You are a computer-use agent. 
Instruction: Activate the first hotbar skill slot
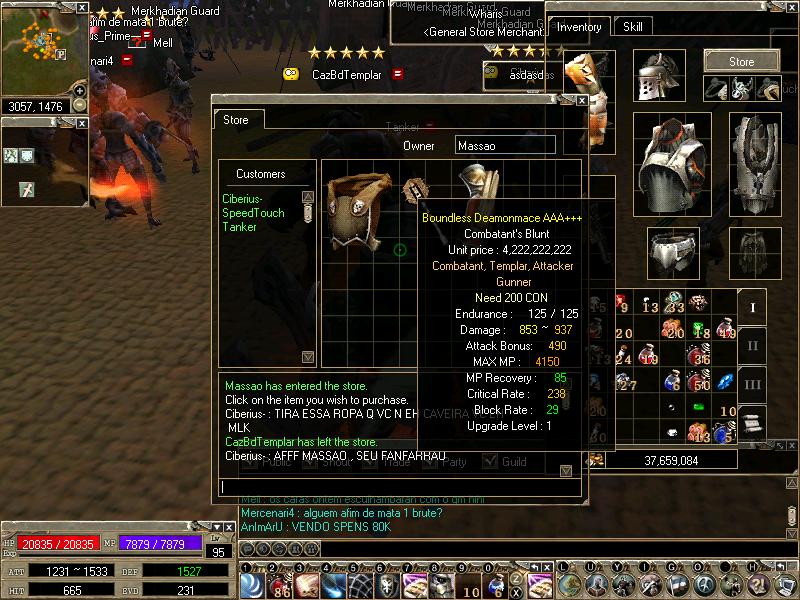tap(251, 585)
